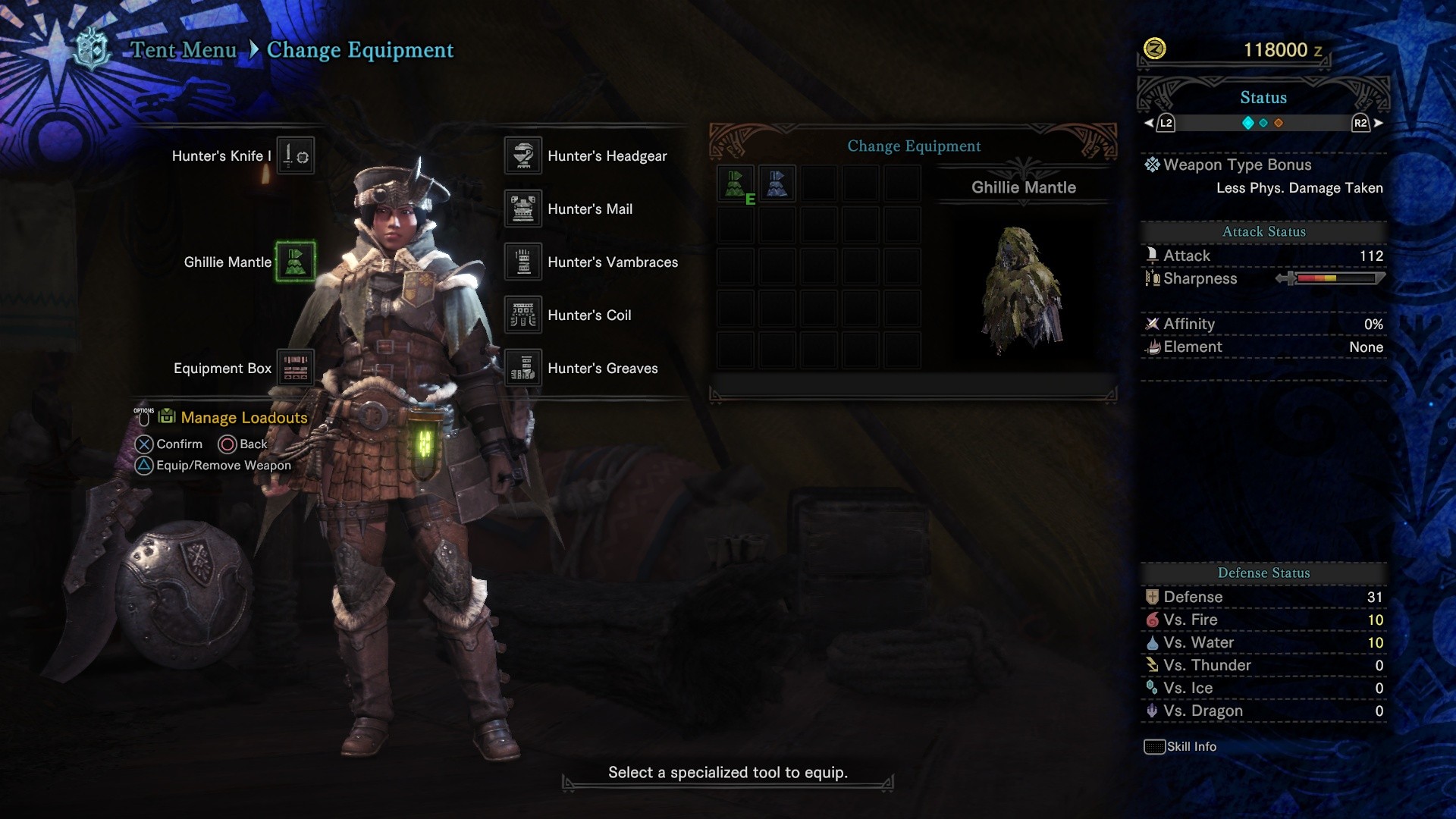Click the Ghillie Mantle specialized tool icon
This screenshot has height=819, width=1456.
pos(297,262)
